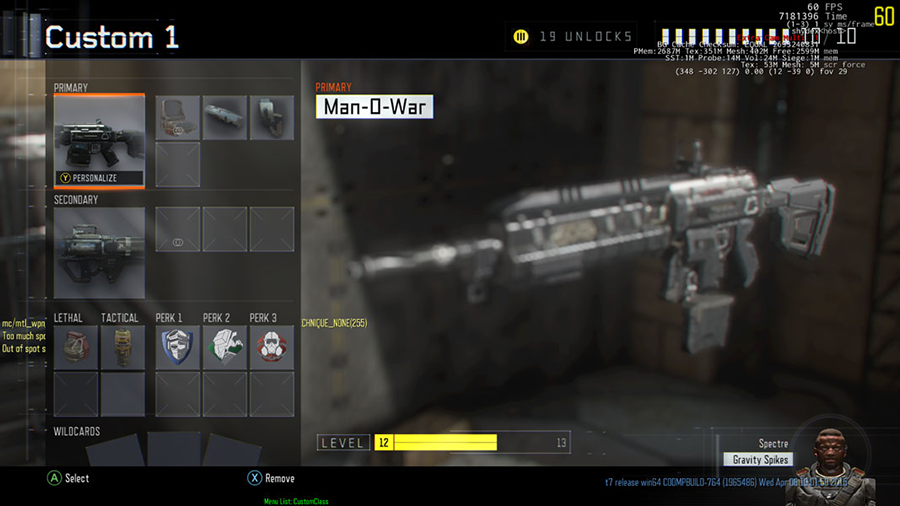This screenshot has width=900, height=506.
Task: Select the middle primary attachment in top row
Action: (x=225, y=117)
